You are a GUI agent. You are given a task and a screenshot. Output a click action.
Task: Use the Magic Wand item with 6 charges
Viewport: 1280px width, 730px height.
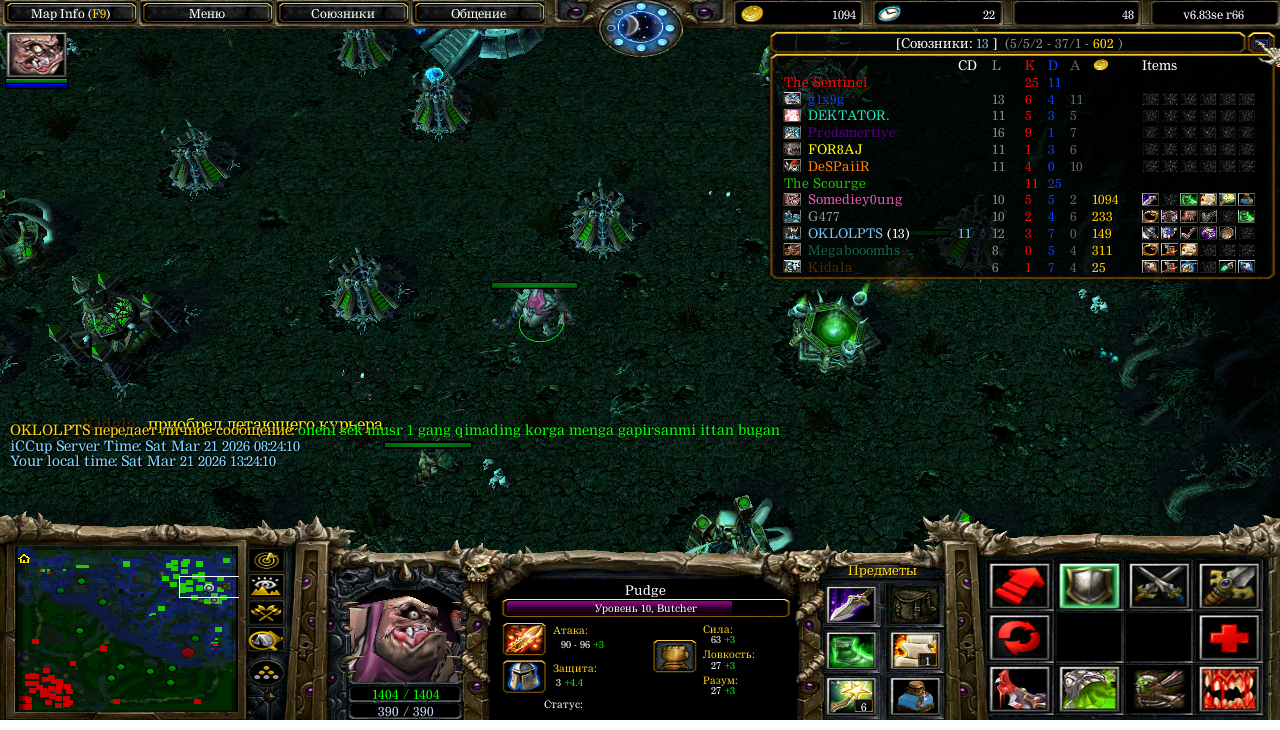(x=852, y=697)
